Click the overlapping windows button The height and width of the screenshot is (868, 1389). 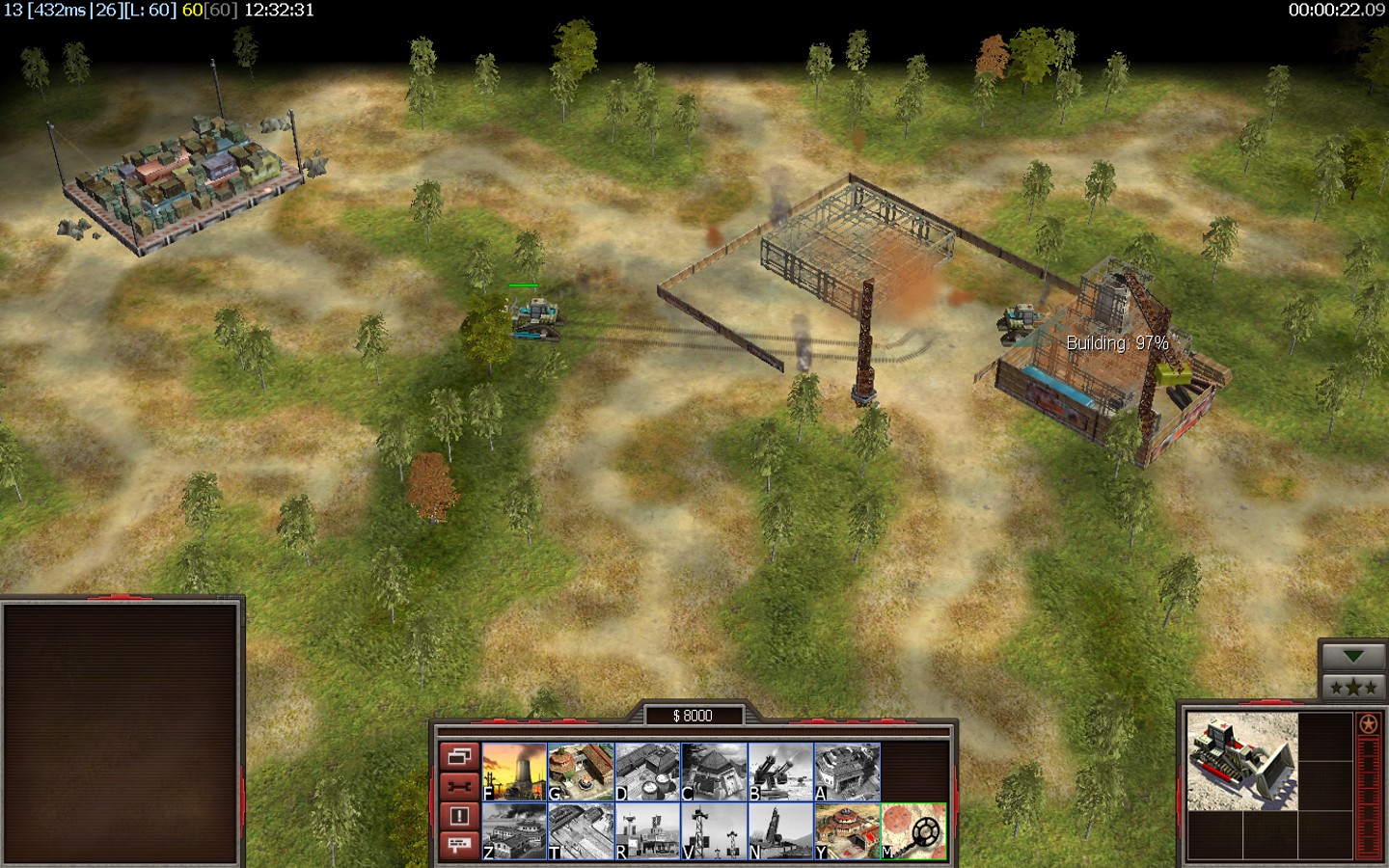click(x=459, y=756)
